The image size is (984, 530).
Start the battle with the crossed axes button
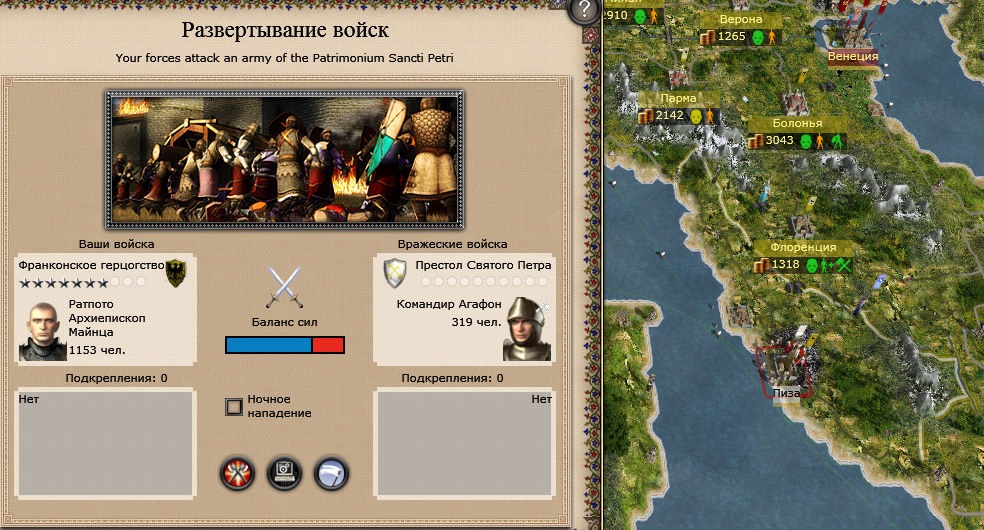click(x=237, y=472)
